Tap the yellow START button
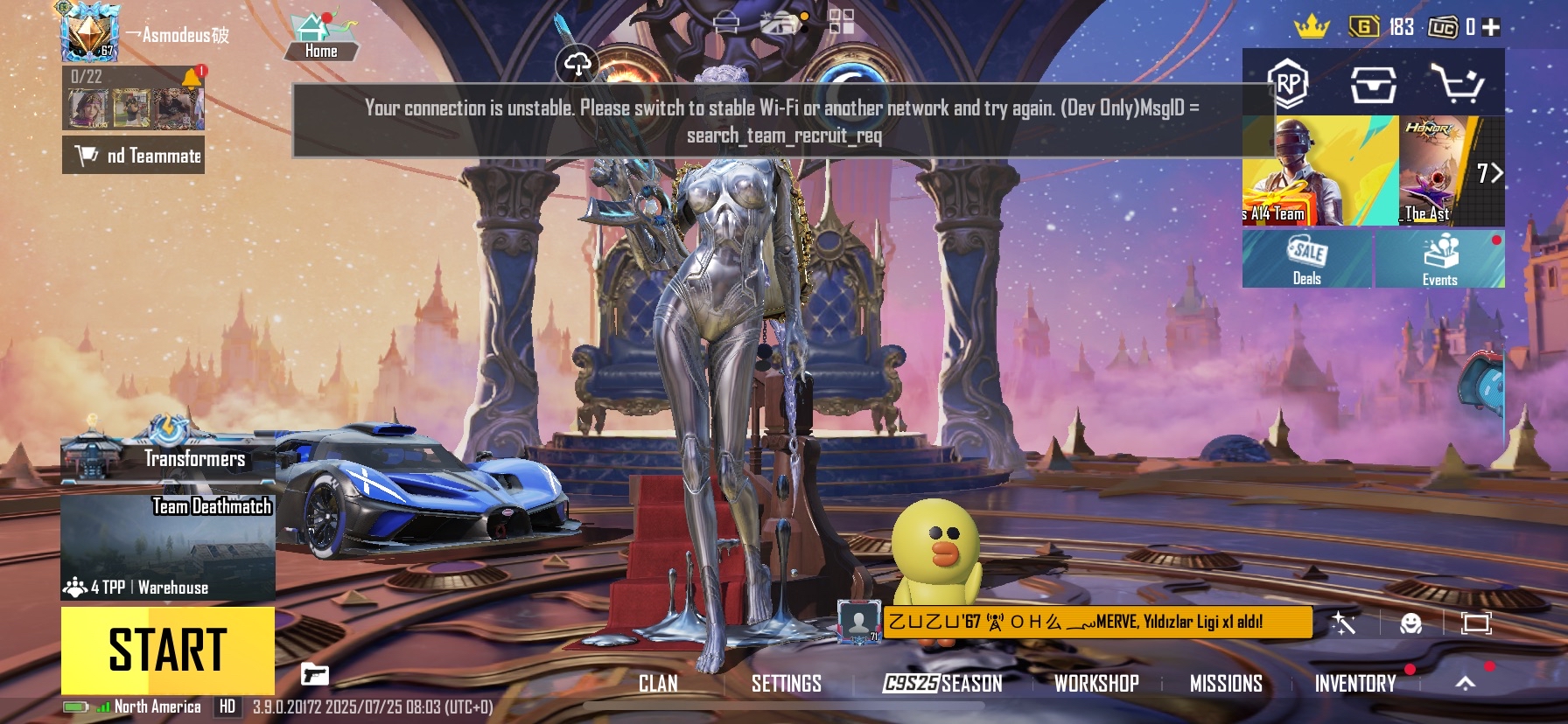1568x724 pixels. [x=167, y=650]
